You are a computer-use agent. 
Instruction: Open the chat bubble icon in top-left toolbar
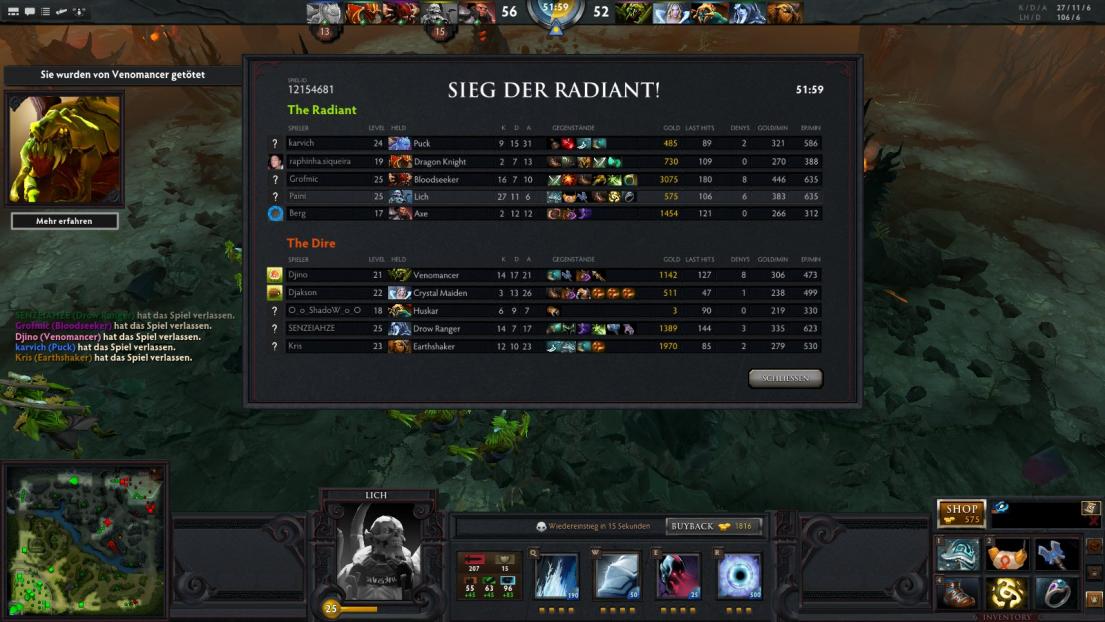tap(30, 11)
